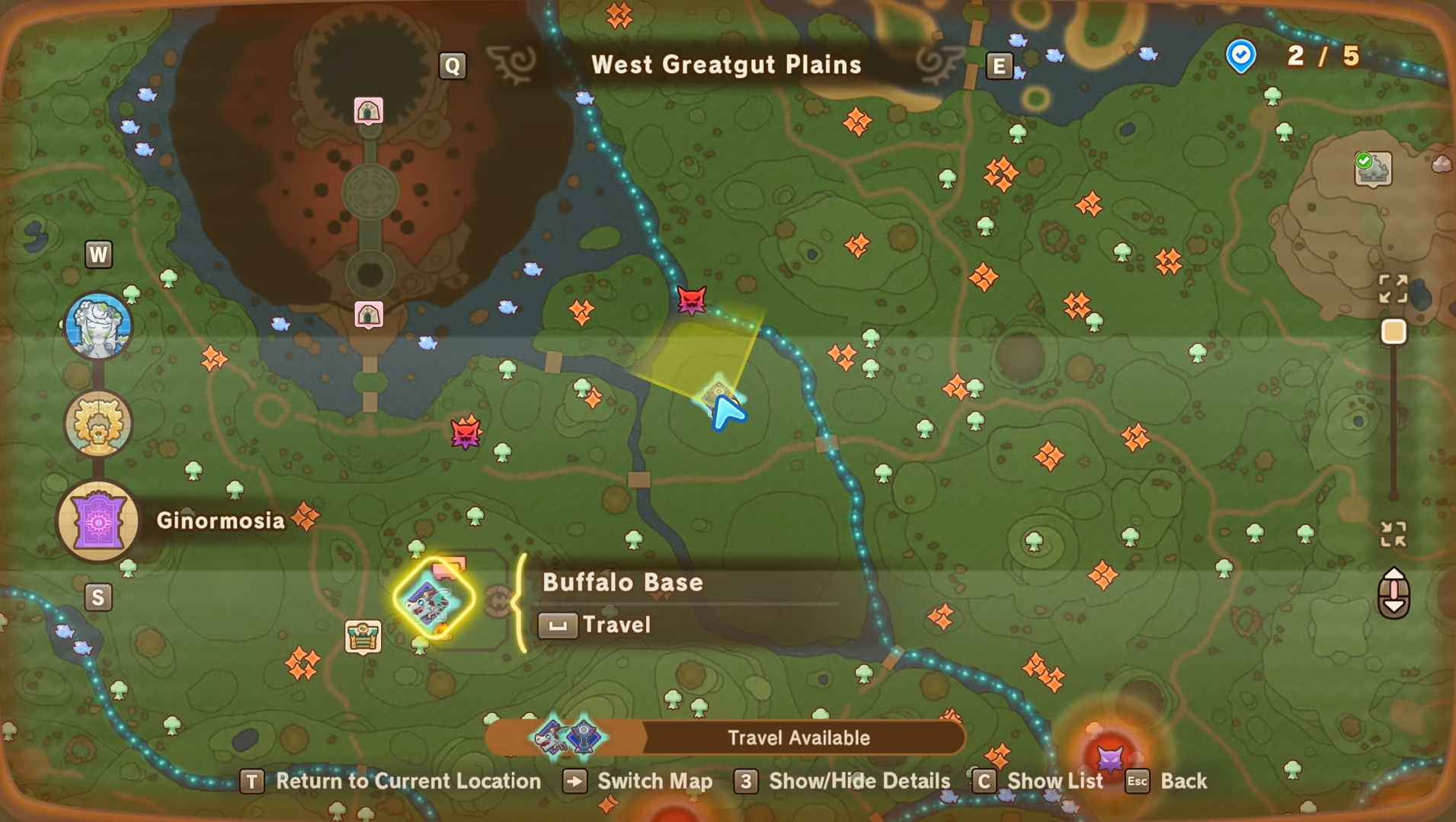This screenshot has width=1456, height=822.
Task: Click the purple monster marker in the glowing red zone
Action: (1109, 758)
